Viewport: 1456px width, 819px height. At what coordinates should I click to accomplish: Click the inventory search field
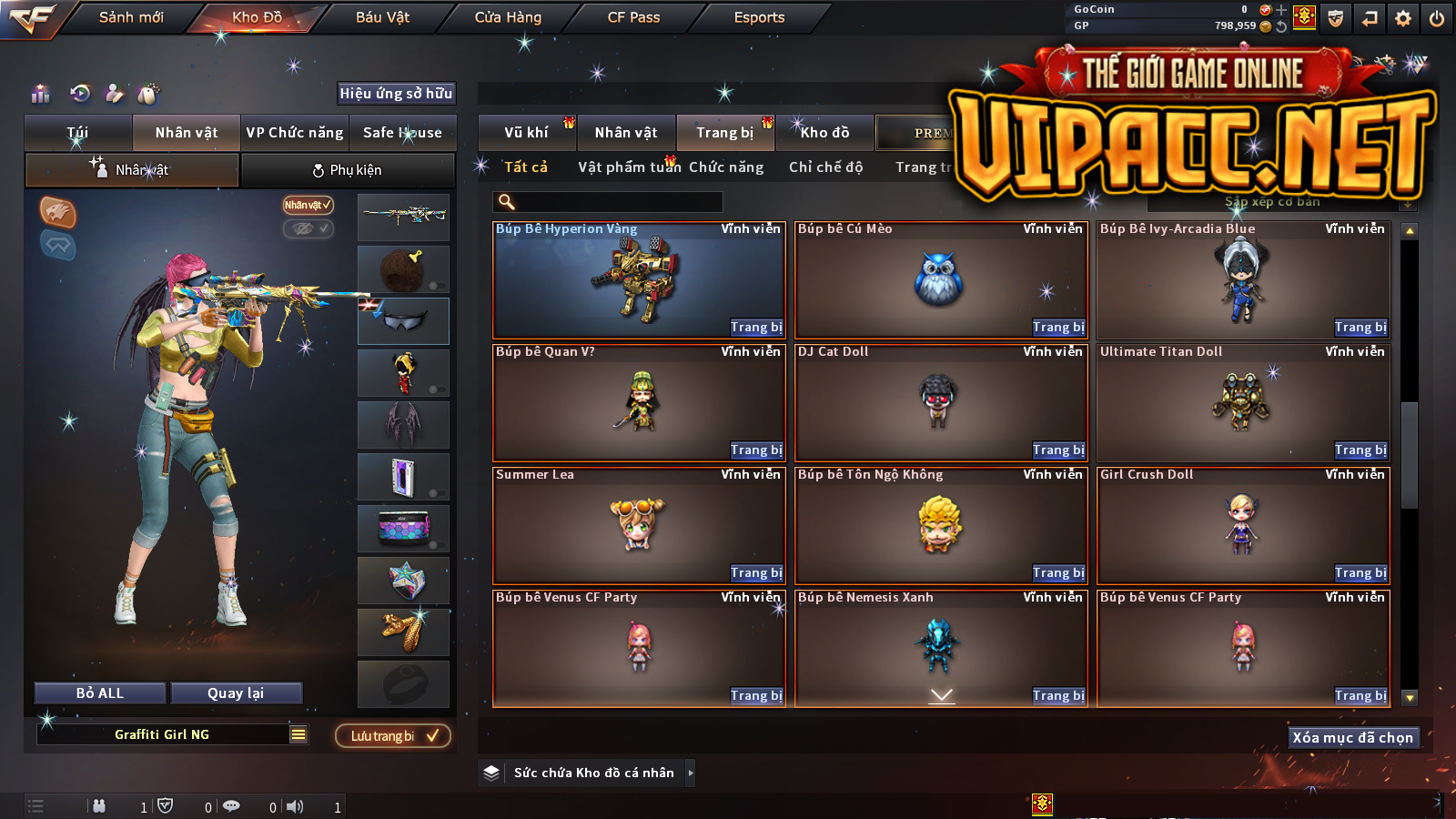tap(608, 202)
